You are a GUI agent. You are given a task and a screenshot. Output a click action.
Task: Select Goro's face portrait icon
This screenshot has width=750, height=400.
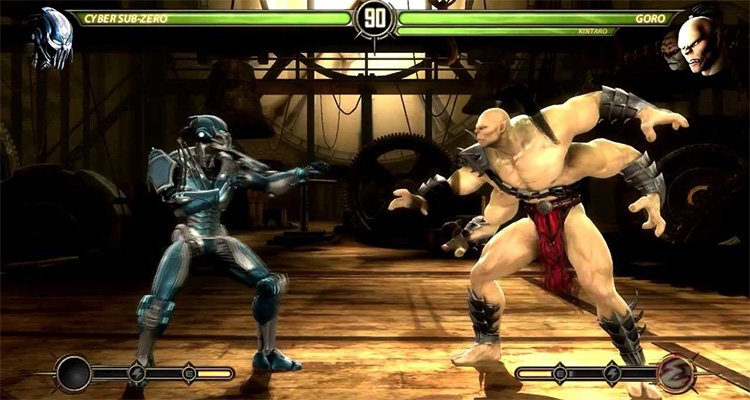(x=700, y=43)
